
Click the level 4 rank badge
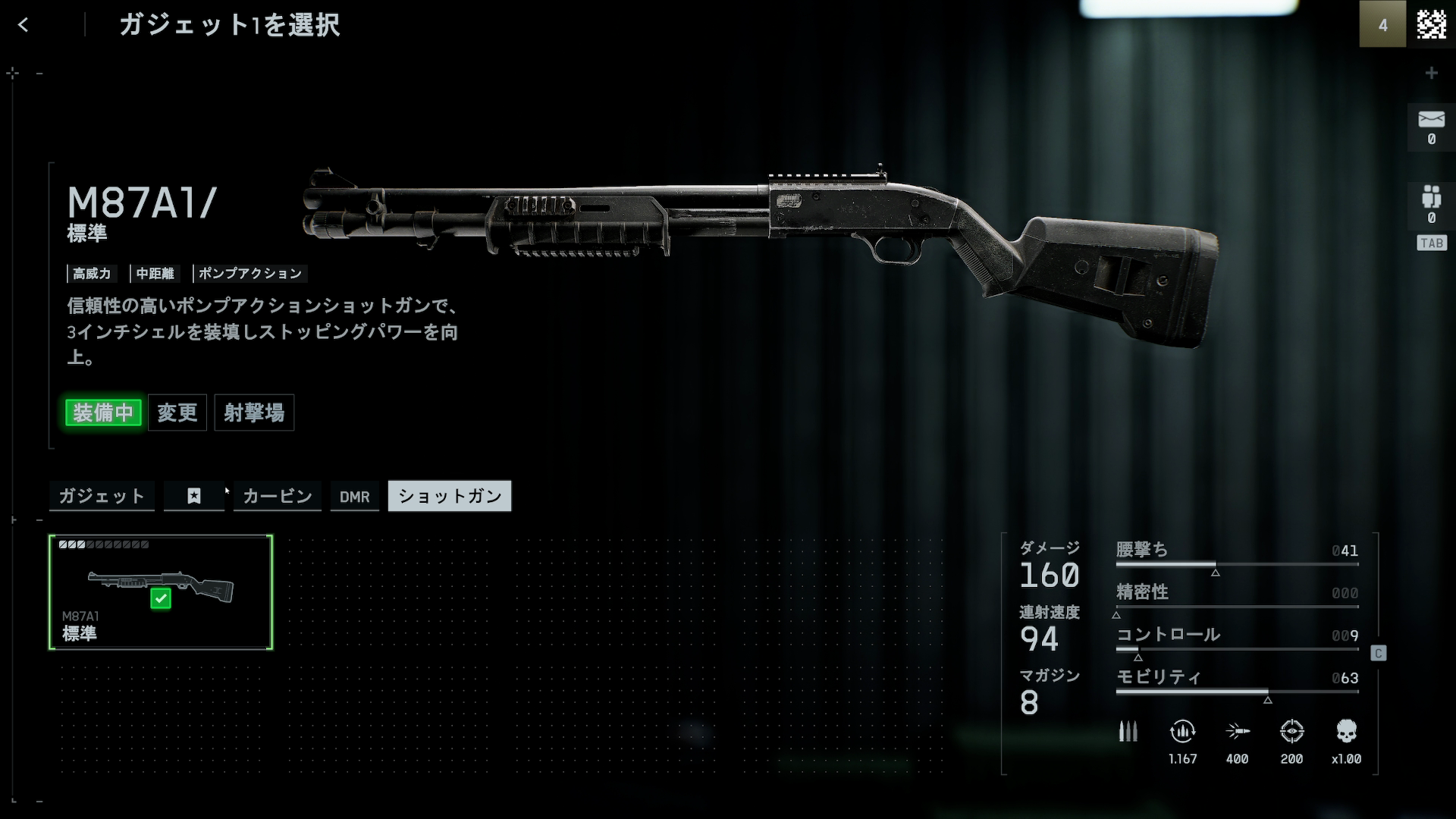tap(1382, 24)
